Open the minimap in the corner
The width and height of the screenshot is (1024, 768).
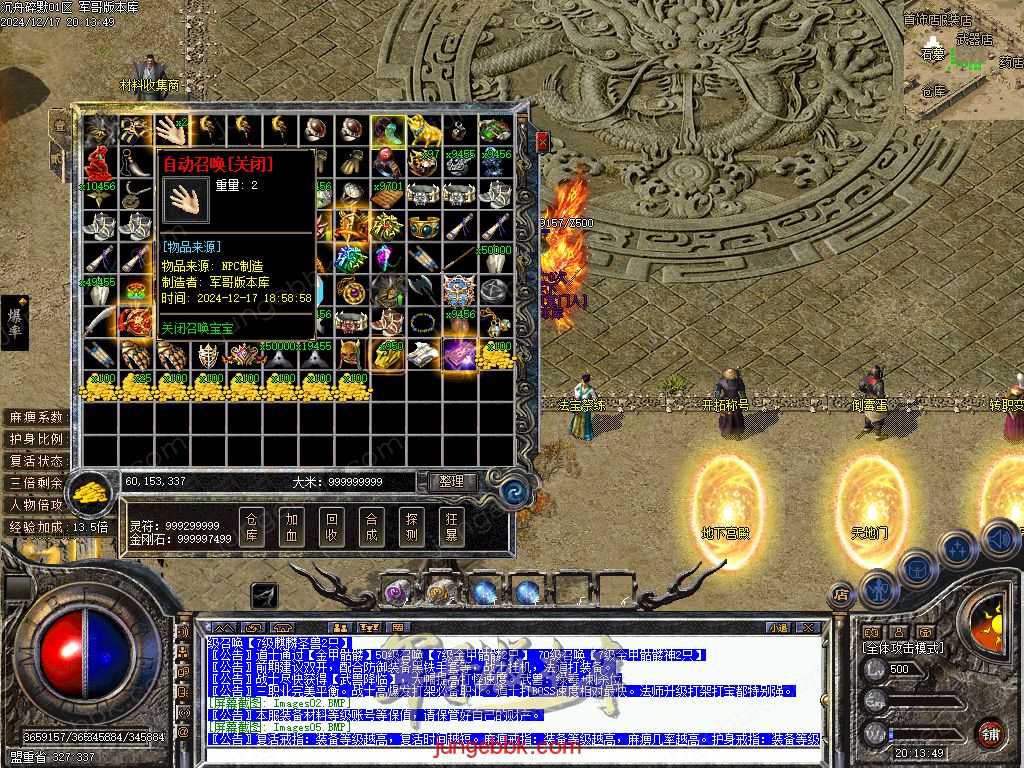point(963,58)
